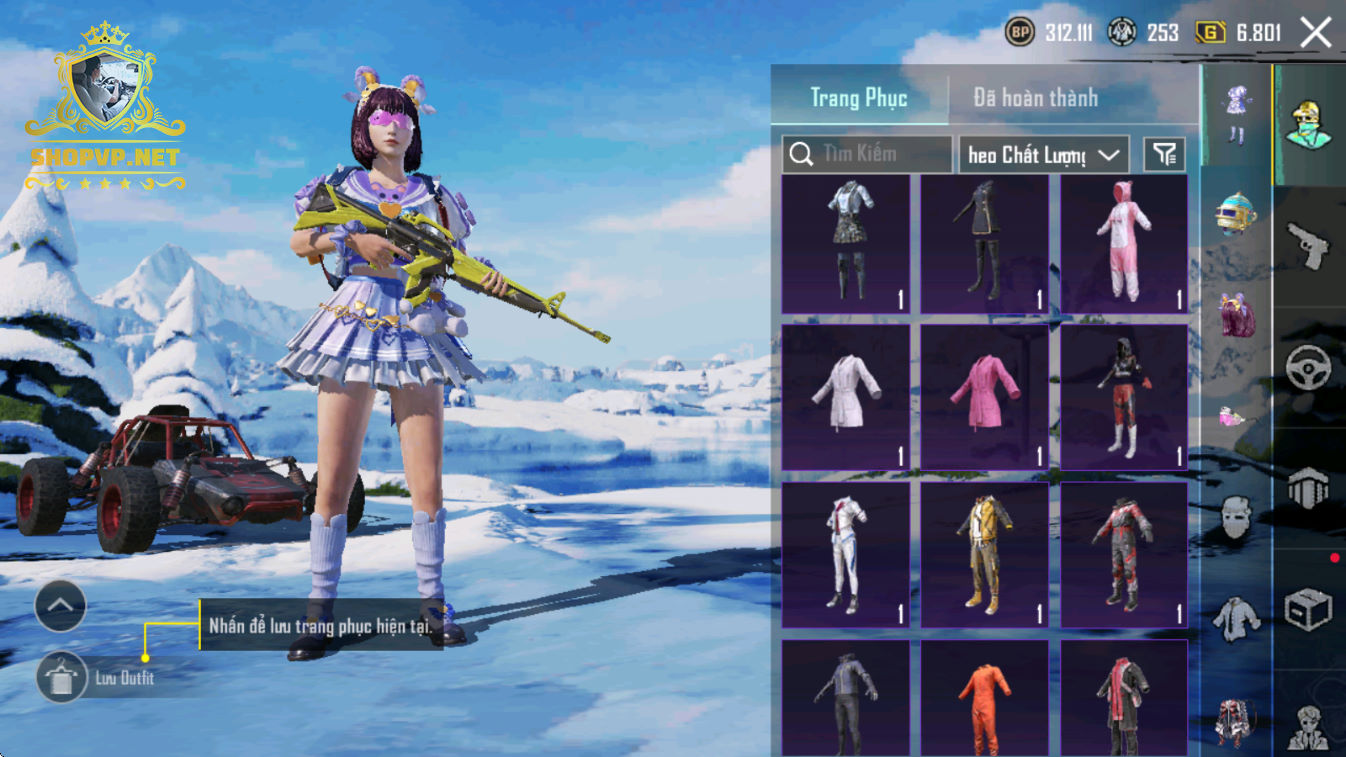Pick the yellow jacket outfit

985,555
